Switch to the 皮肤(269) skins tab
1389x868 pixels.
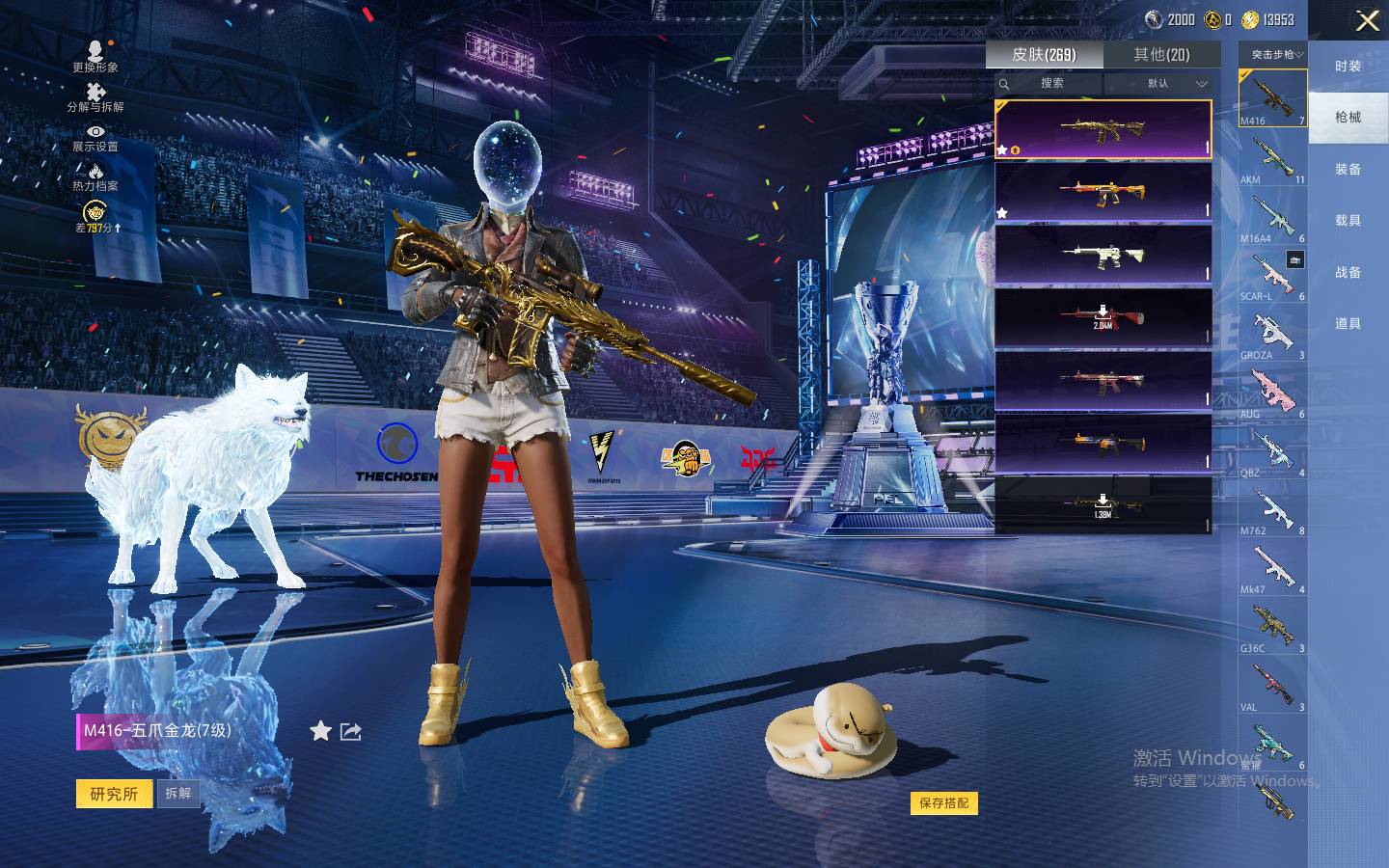click(1044, 55)
